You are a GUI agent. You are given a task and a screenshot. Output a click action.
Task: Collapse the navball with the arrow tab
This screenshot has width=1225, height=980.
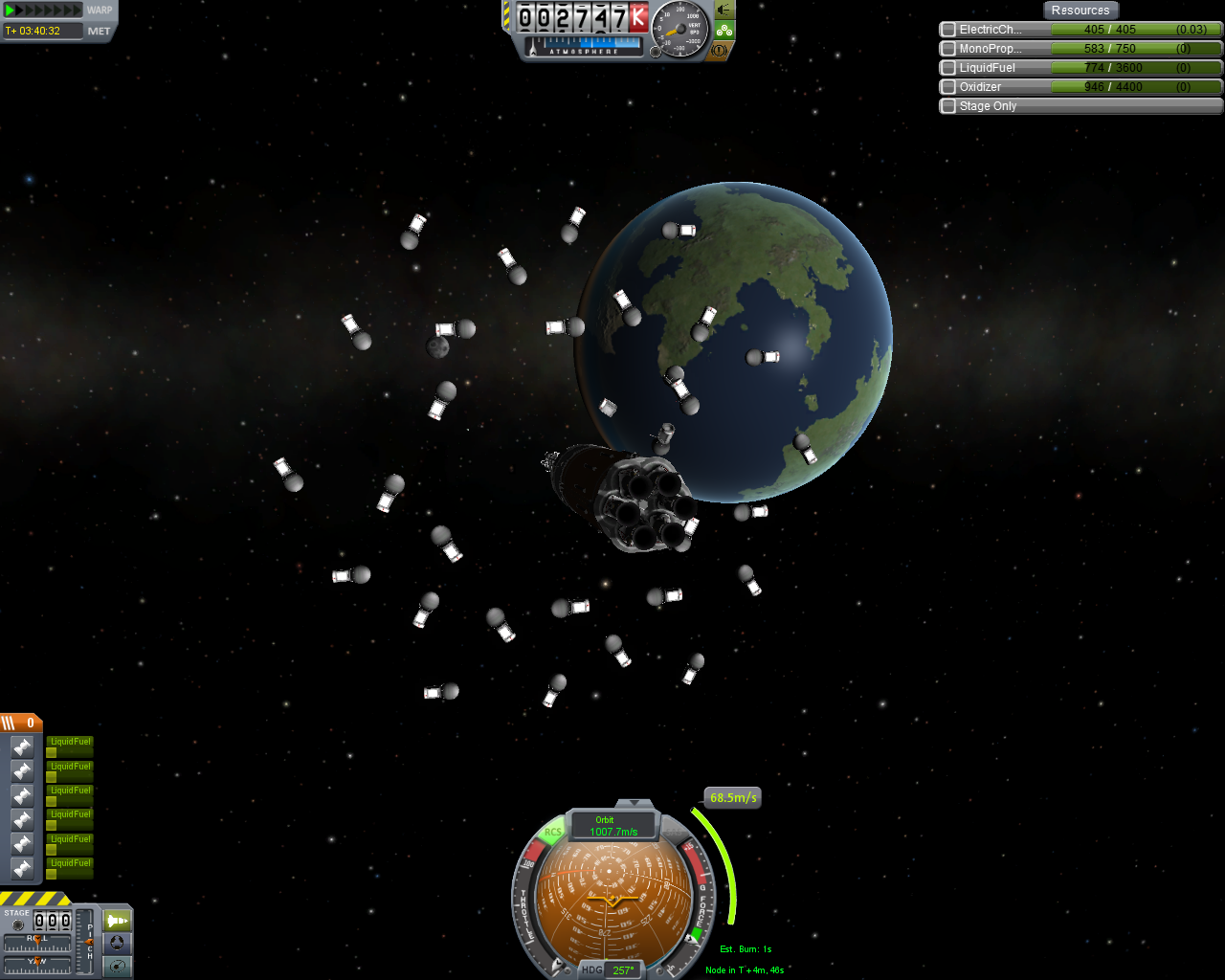pos(633,803)
